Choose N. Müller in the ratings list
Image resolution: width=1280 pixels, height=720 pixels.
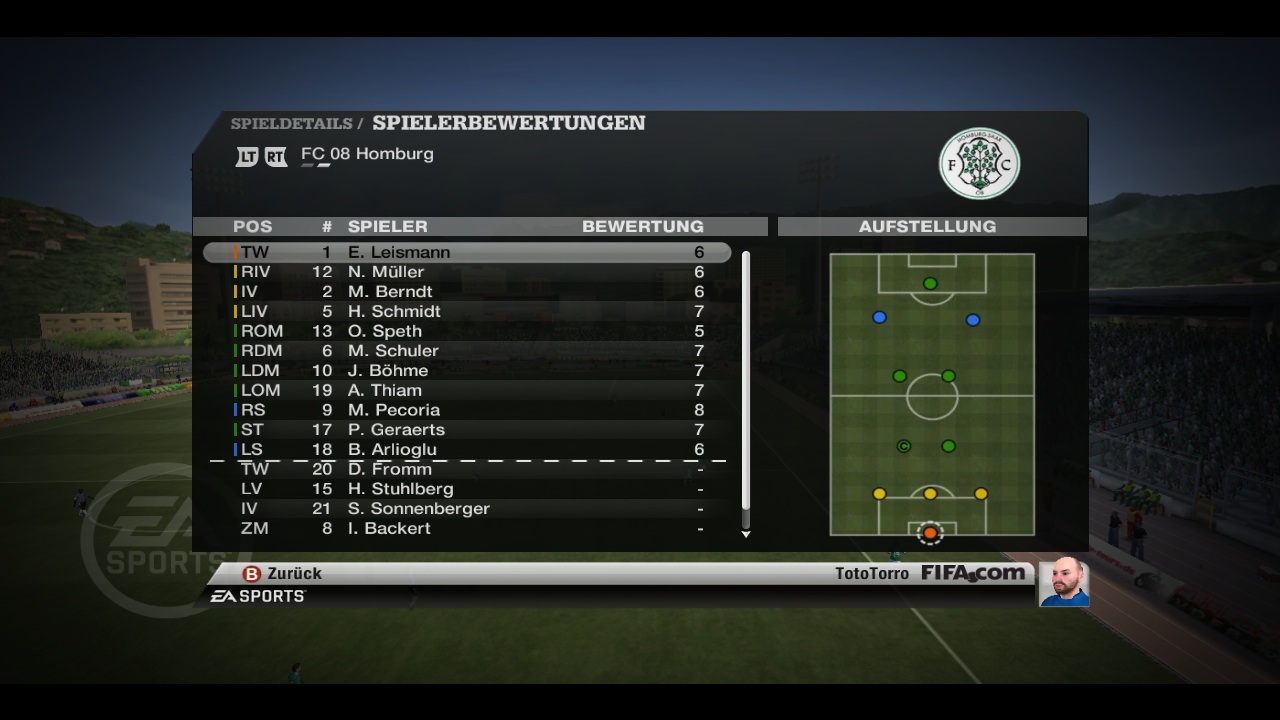(x=467, y=272)
